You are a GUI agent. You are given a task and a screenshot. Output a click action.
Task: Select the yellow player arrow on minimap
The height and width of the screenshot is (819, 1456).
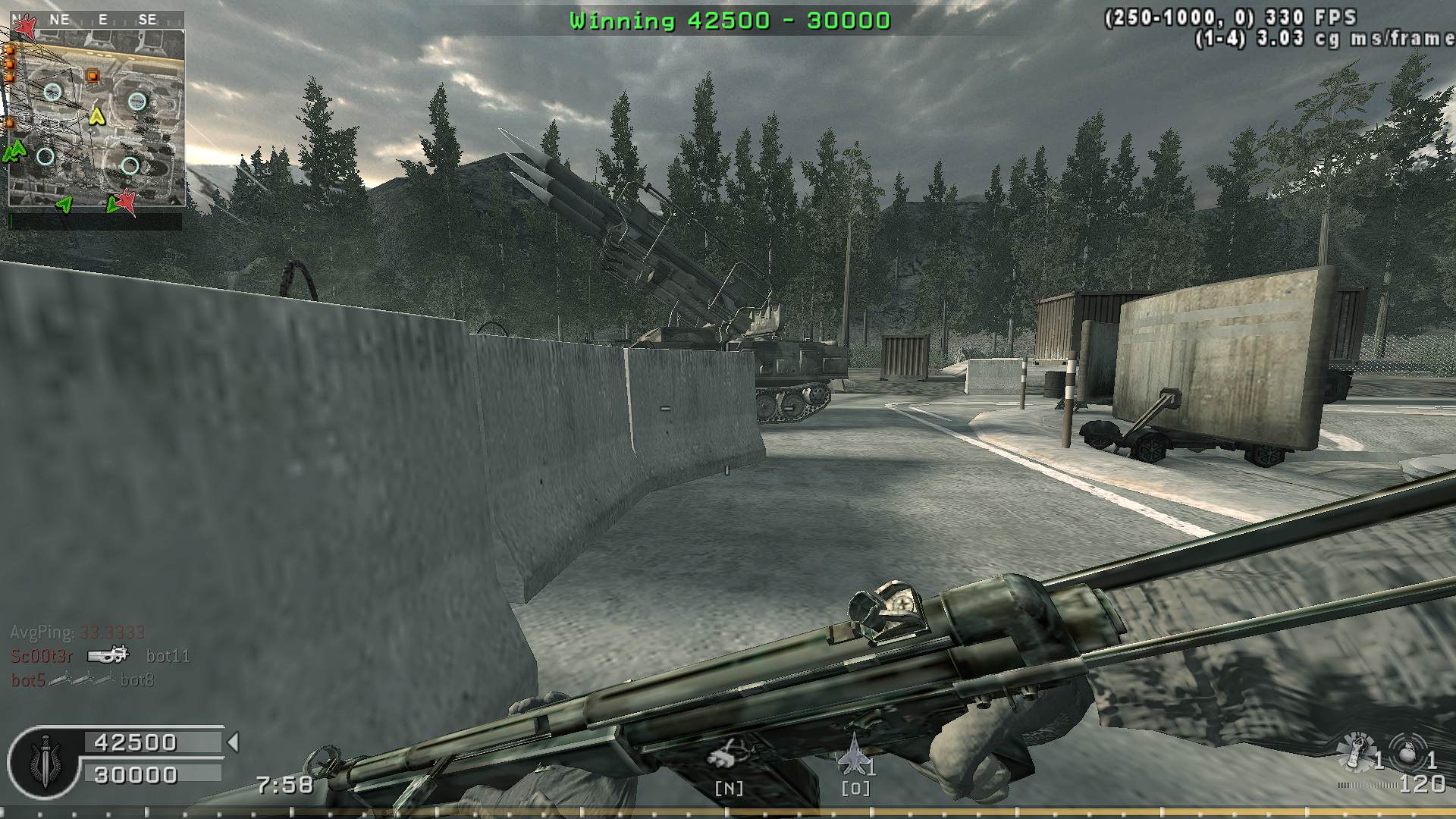(x=96, y=116)
